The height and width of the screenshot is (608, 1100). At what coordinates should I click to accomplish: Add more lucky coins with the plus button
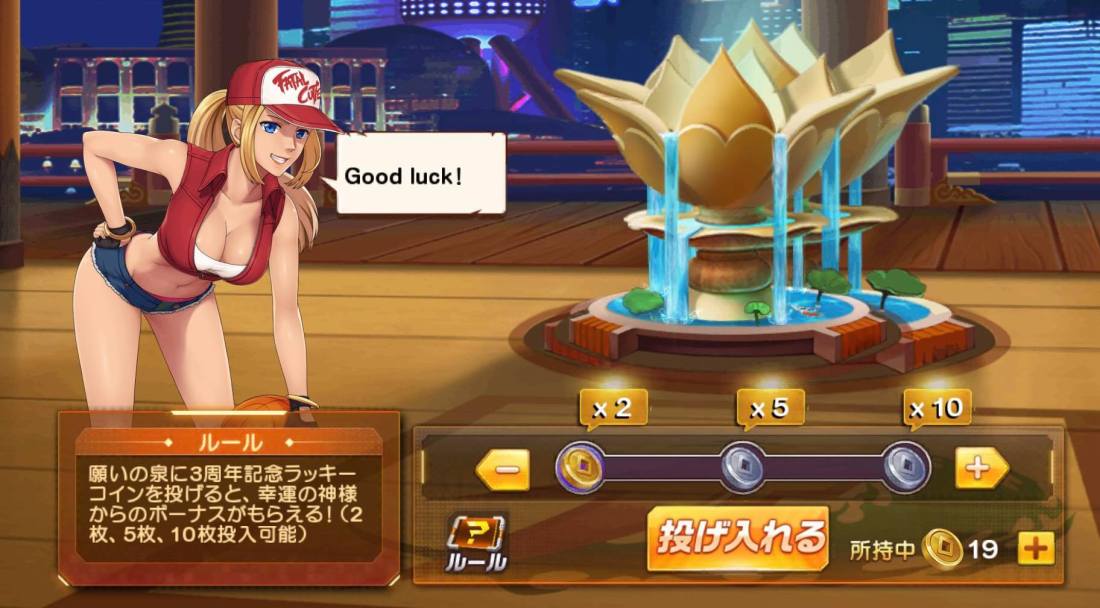click(x=1036, y=548)
